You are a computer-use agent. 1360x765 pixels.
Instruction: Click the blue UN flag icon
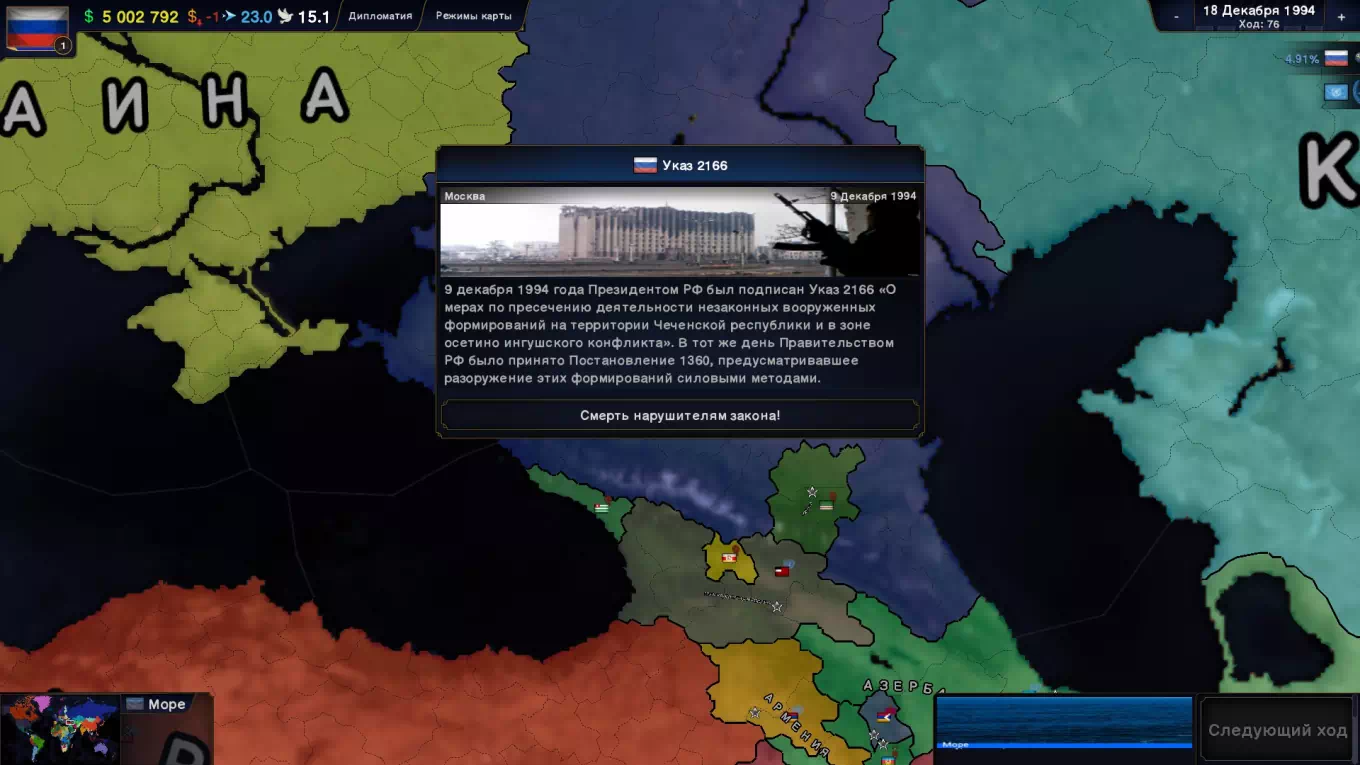tap(1335, 92)
